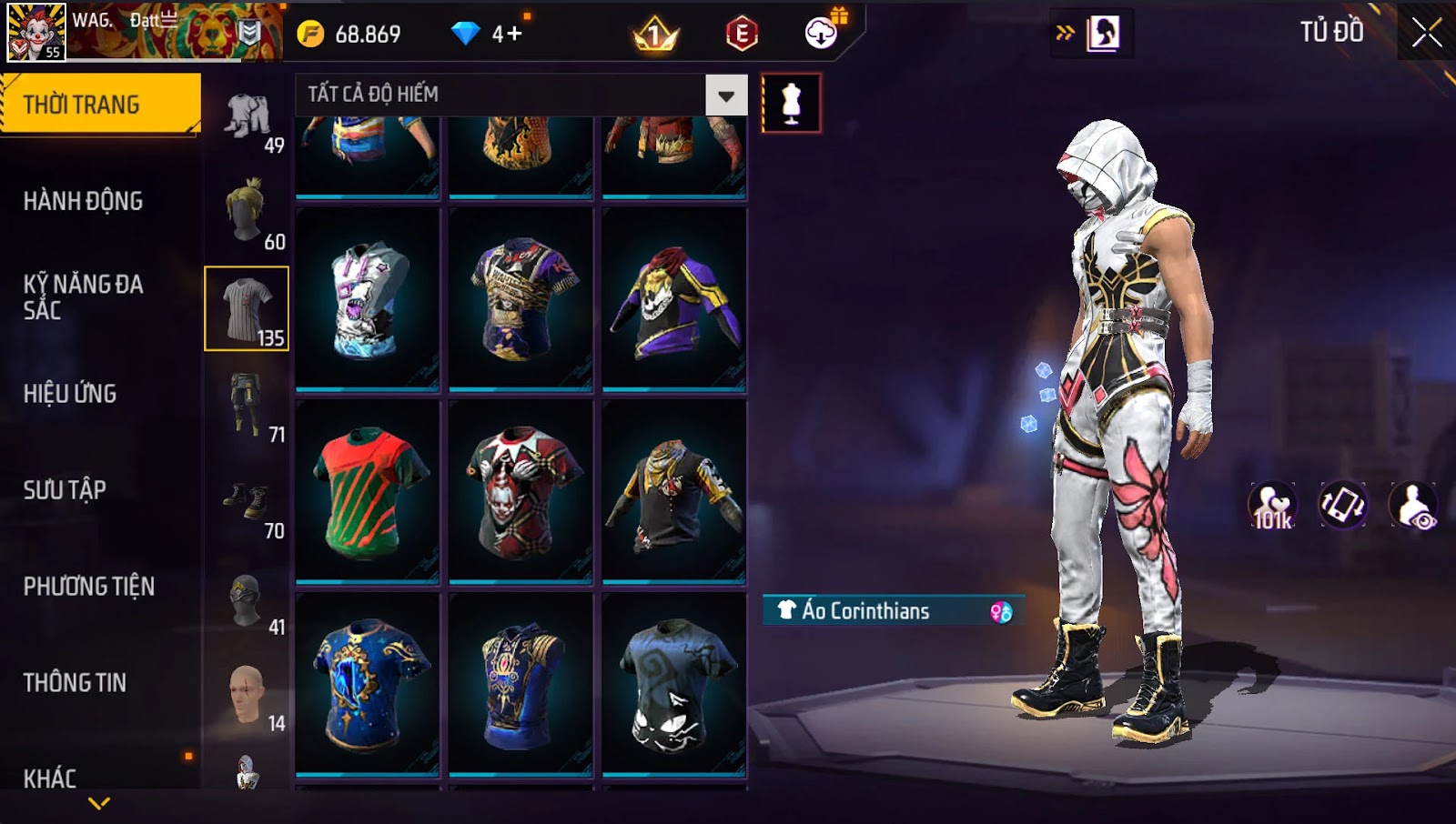Select the blue shirt with gold ornaments

(368, 684)
